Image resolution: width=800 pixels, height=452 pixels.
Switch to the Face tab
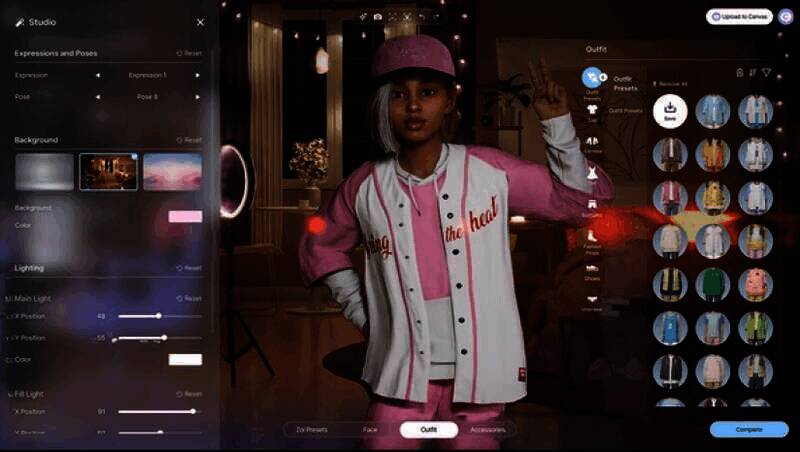(370, 430)
